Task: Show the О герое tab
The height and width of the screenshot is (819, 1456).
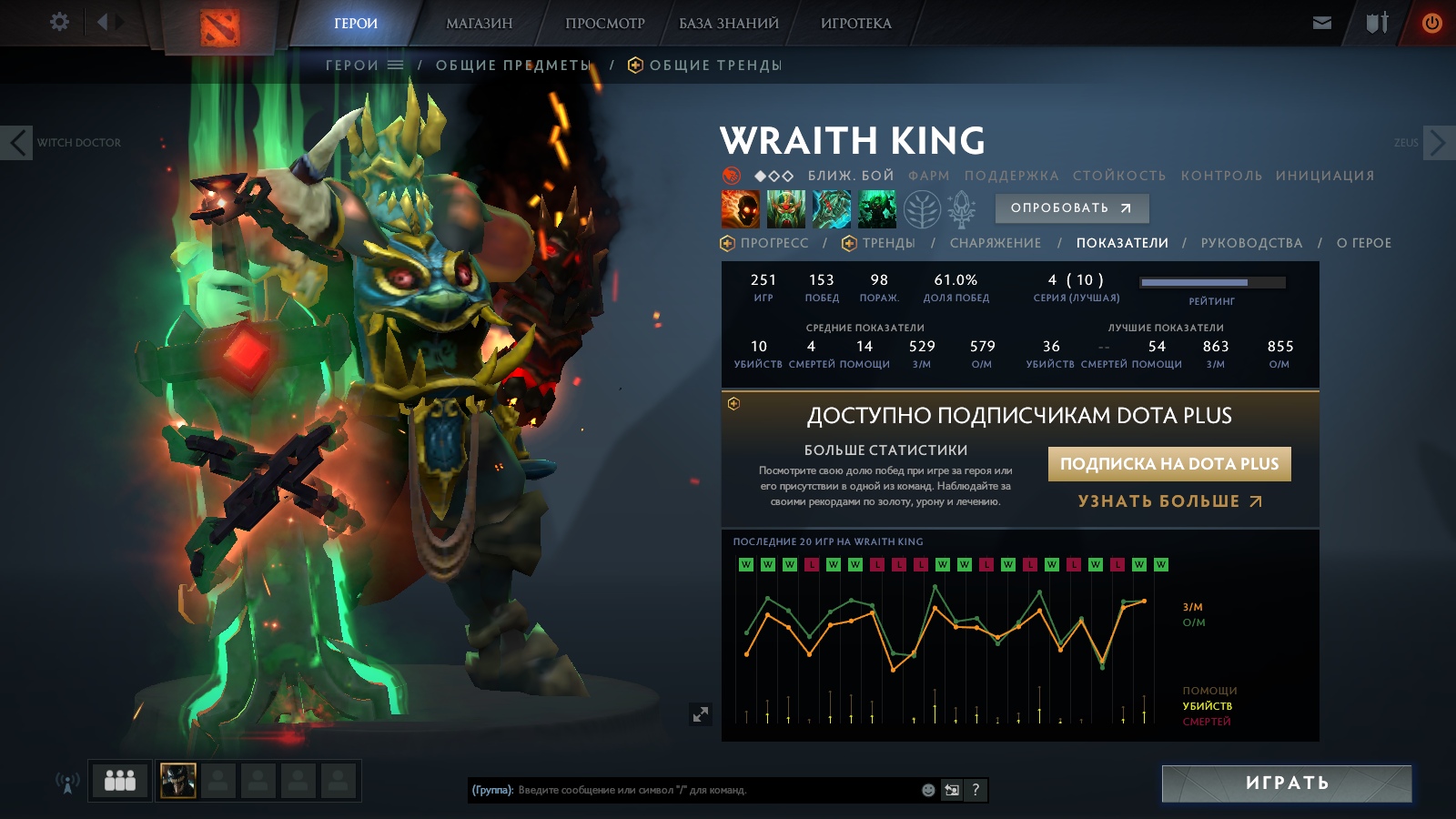Action: [1363, 243]
